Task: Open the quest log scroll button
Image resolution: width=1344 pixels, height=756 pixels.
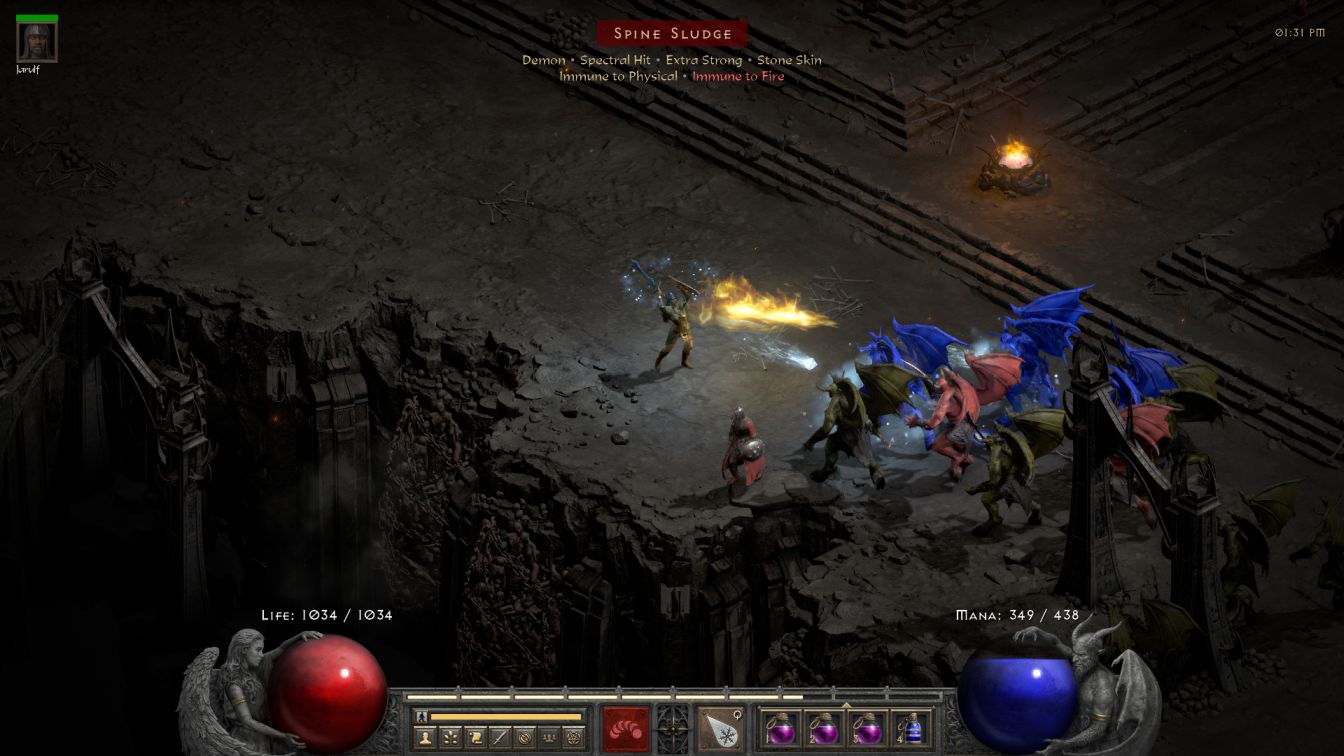Action: [476, 738]
